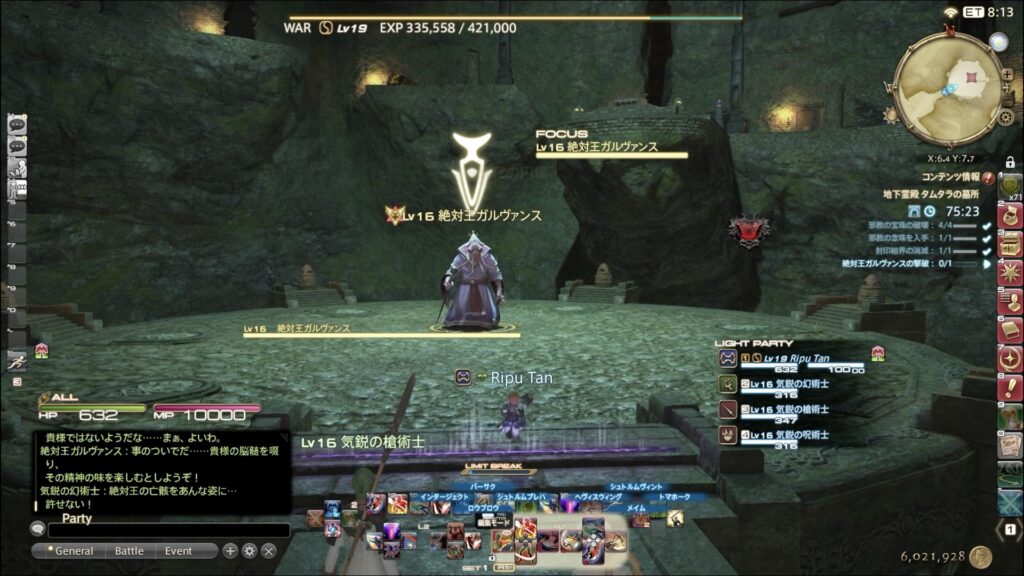Click the treasure chest icon in side hotbar
1024x576 pixels.
click(1010, 243)
